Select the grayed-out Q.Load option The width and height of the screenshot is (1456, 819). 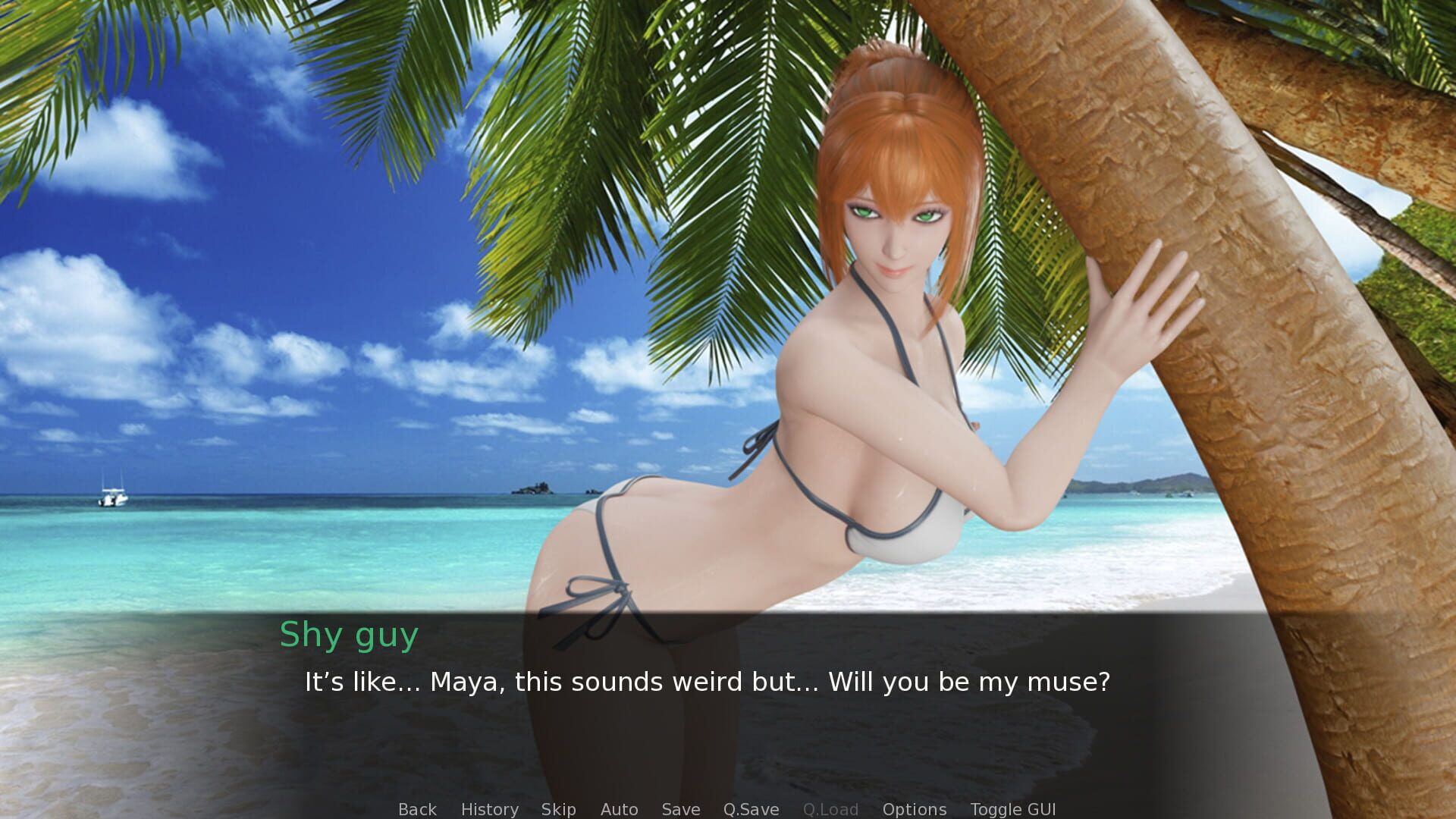[831, 809]
